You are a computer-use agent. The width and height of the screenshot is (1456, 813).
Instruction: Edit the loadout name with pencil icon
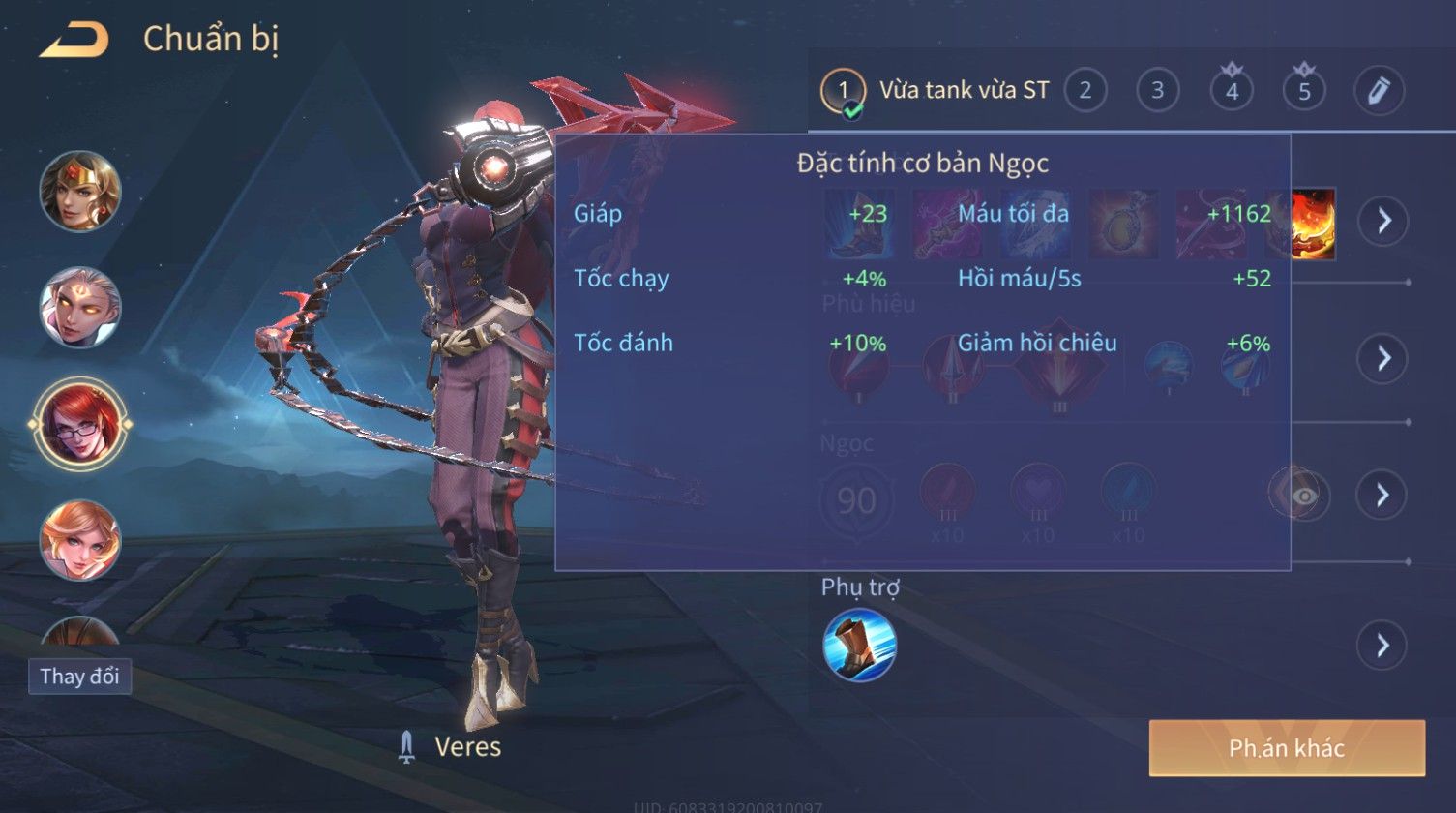[x=1379, y=91]
